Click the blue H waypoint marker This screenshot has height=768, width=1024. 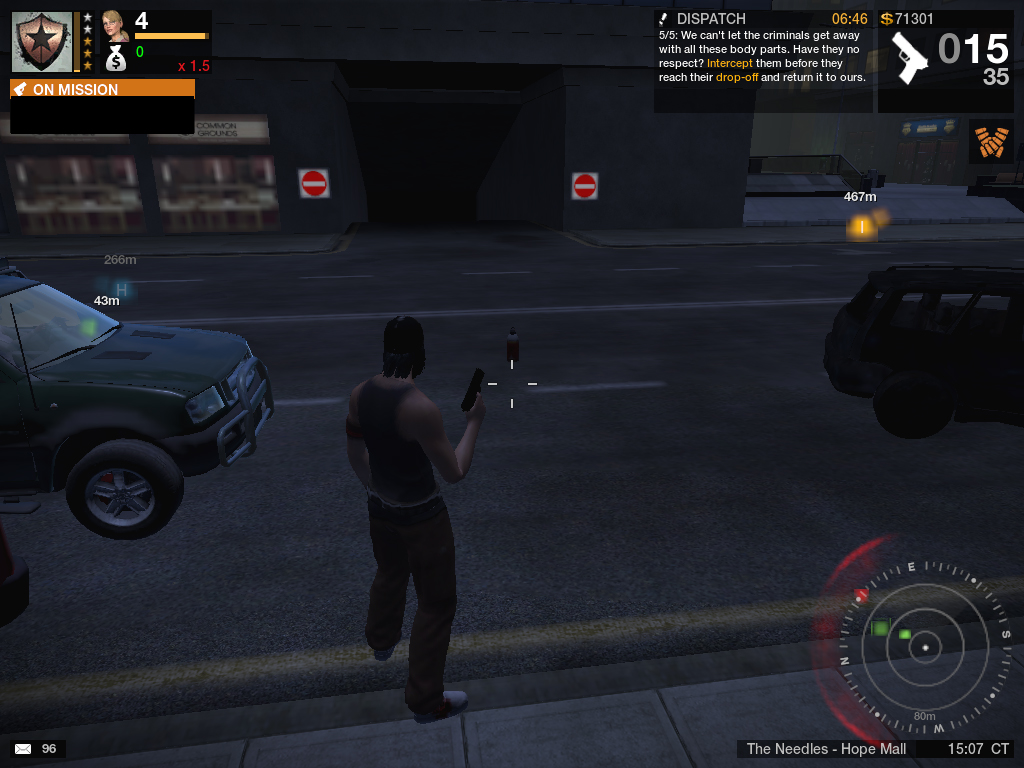coord(122,290)
